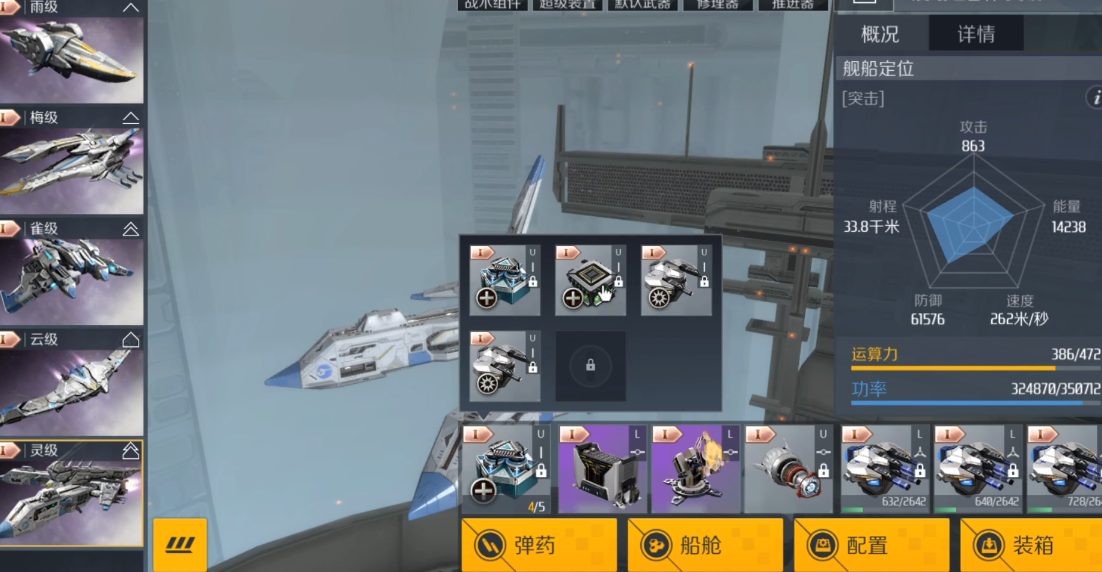Switch to the 详情 details tab

tap(976, 34)
